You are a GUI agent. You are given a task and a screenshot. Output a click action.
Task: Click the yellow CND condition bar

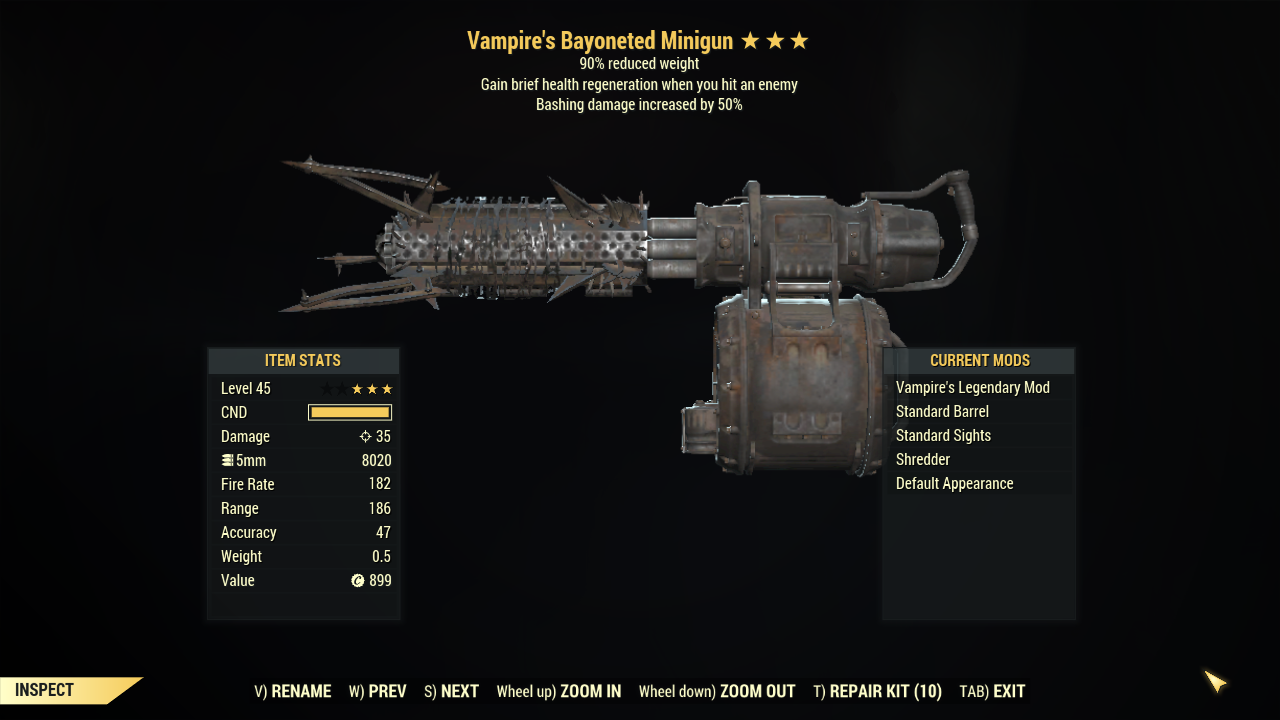coord(349,412)
